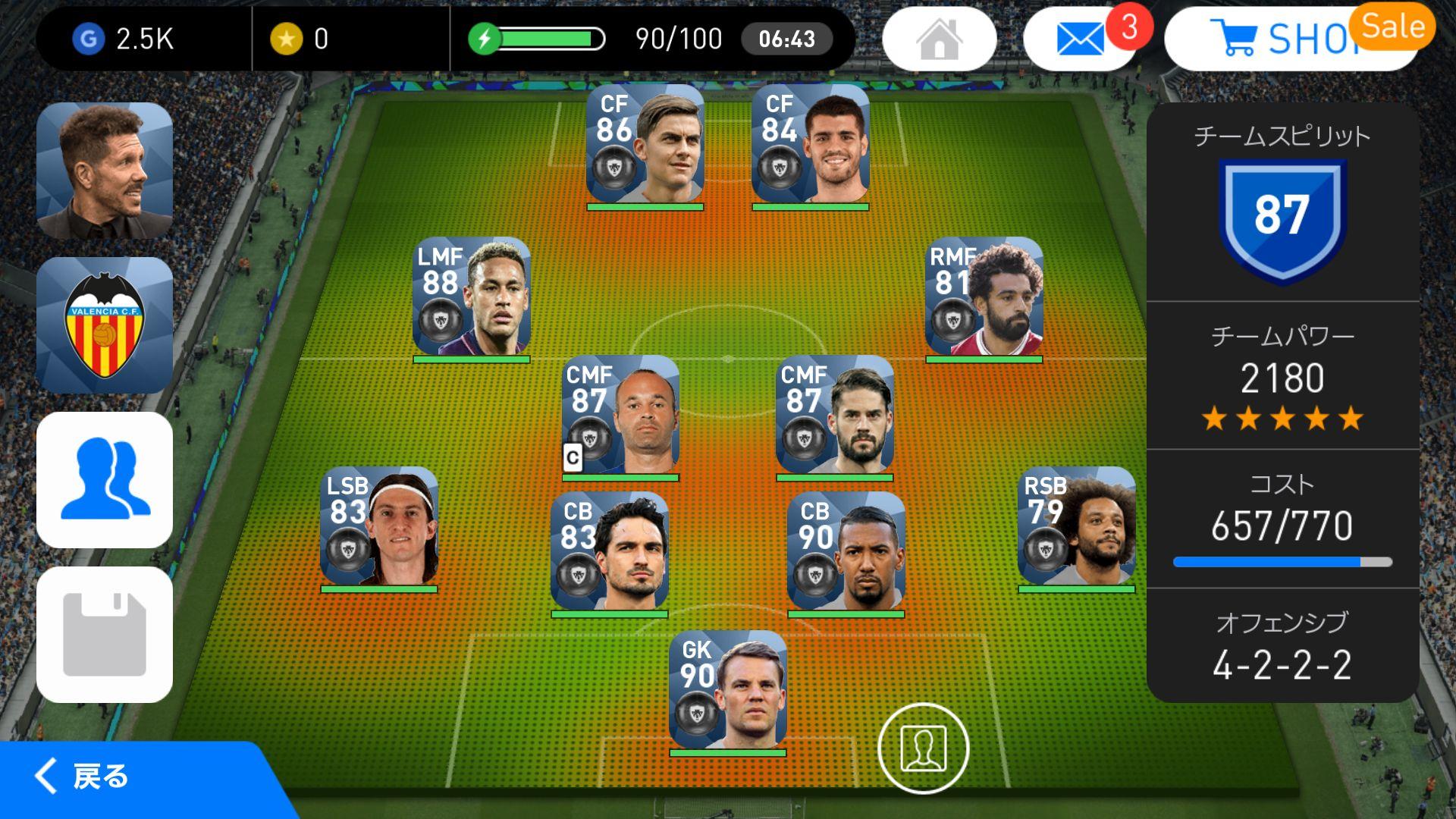Open the home screen via house icon
This screenshot has height=819, width=1456.
tap(939, 39)
